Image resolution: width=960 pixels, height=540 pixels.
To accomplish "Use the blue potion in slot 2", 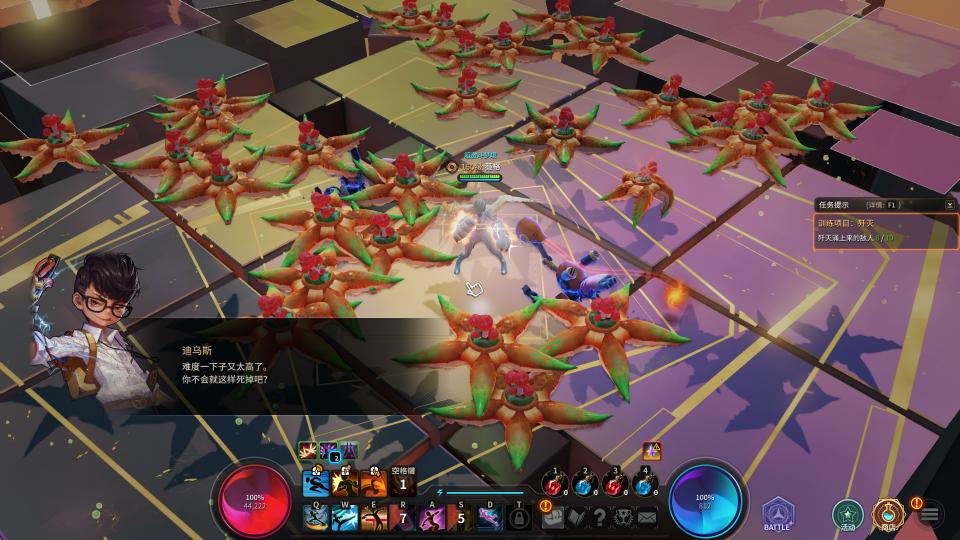I will [585, 485].
